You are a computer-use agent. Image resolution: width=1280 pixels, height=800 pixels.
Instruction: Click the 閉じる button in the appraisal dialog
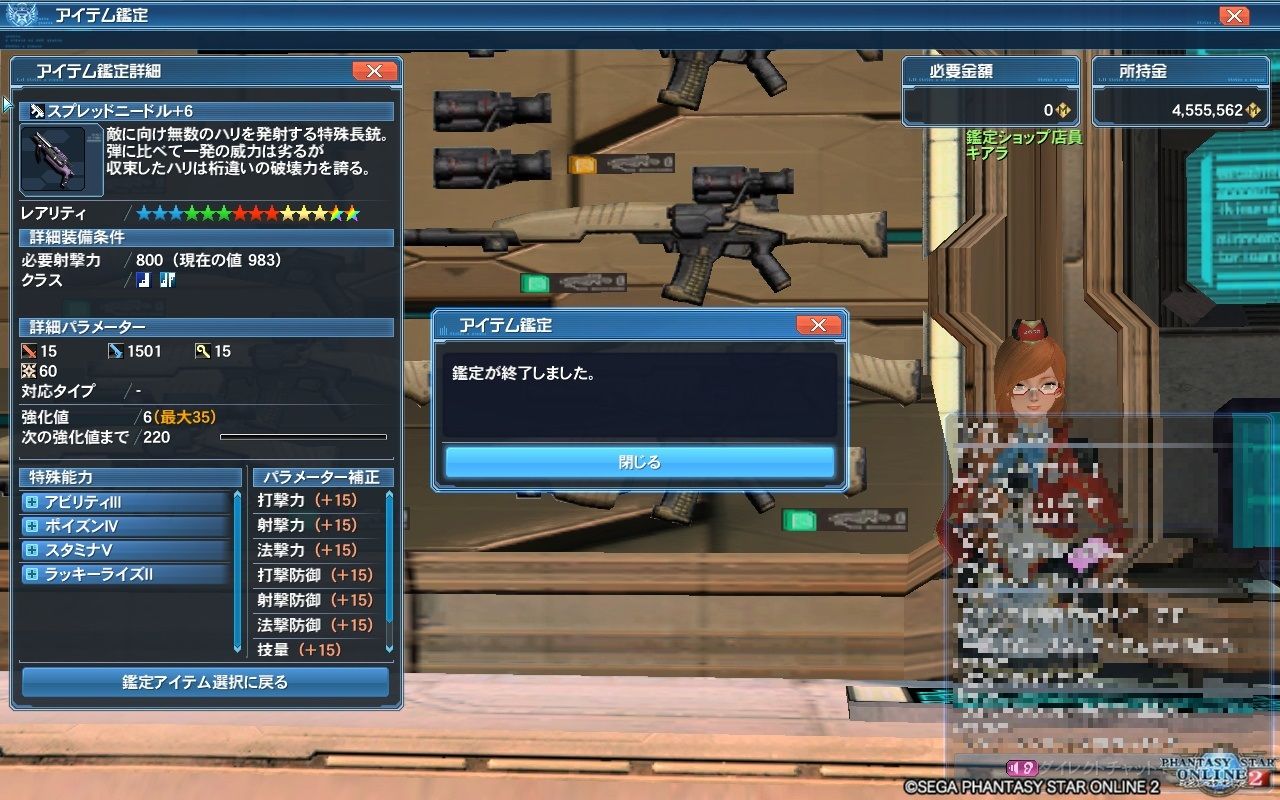pos(637,461)
